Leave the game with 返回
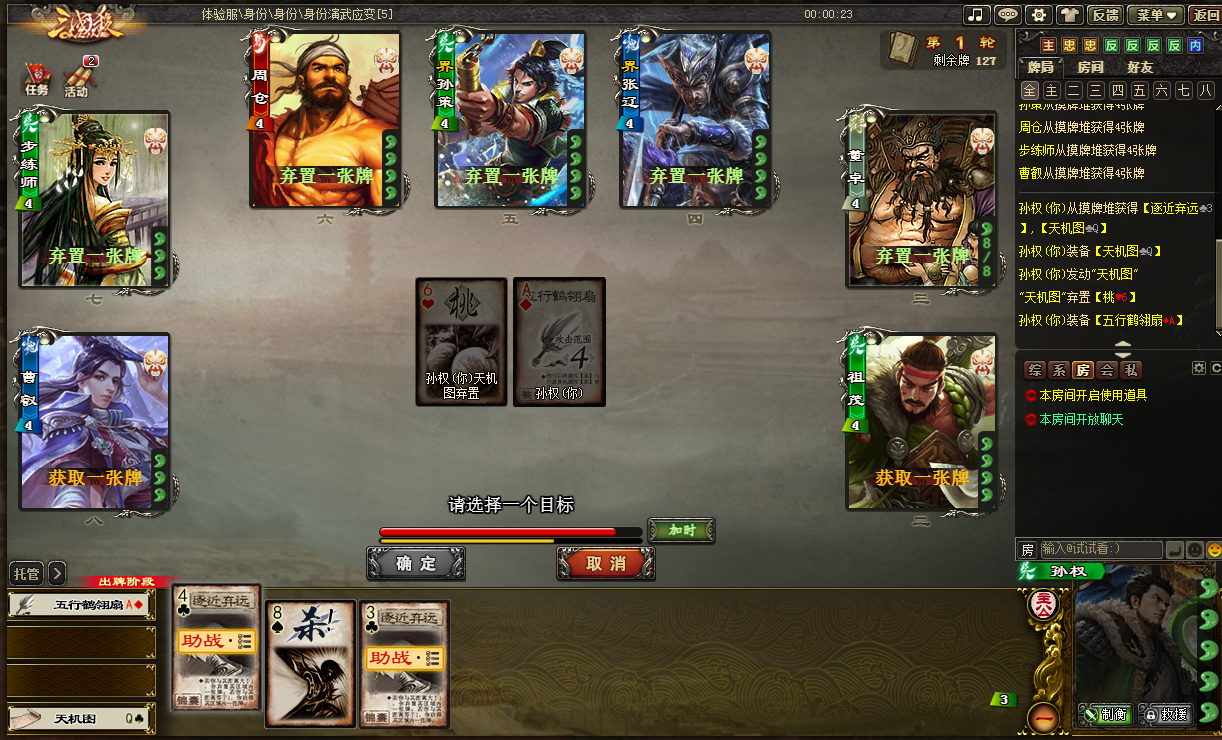1222x740 pixels. click(x=1204, y=15)
